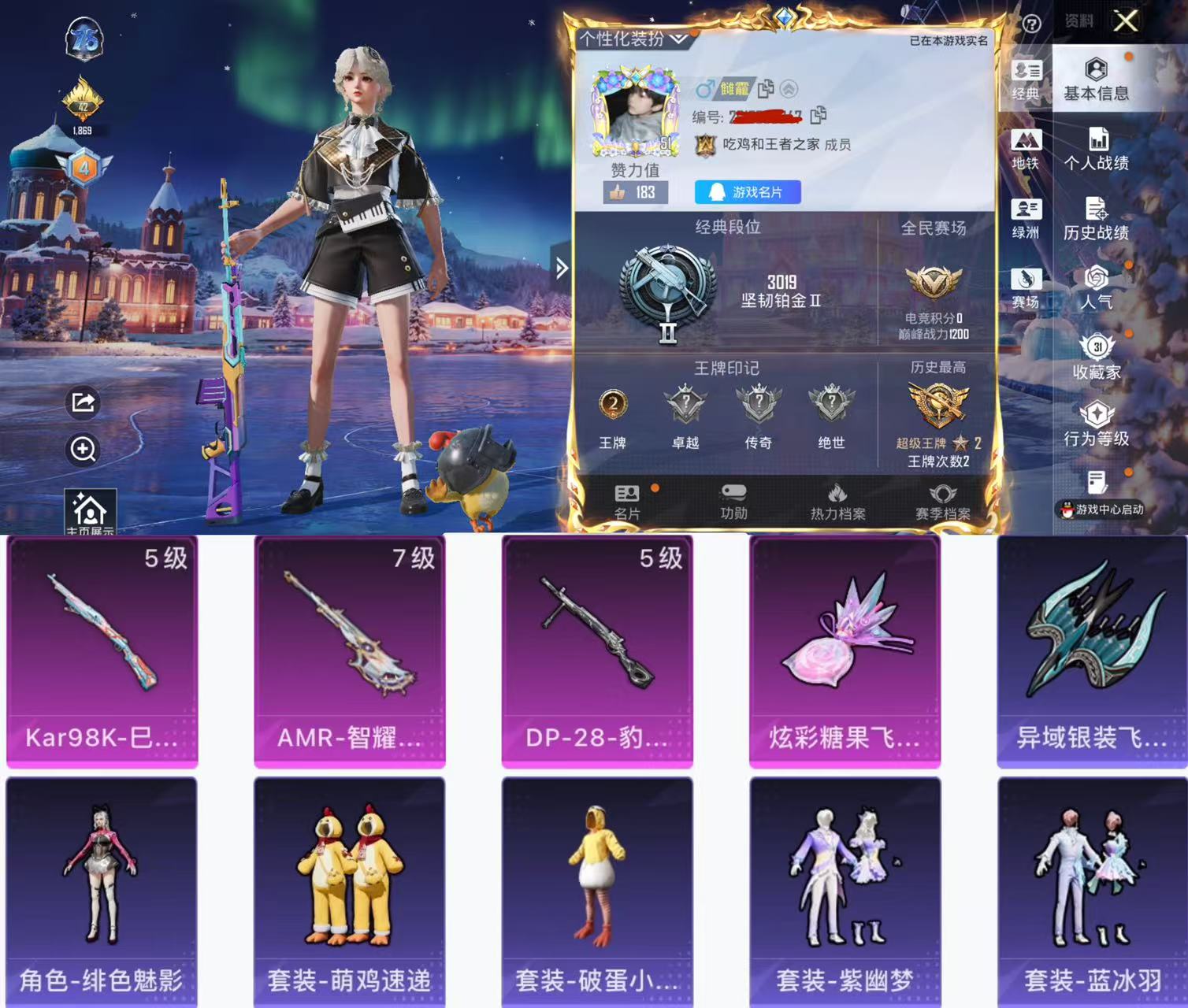The width and height of the screenshot is (1188, 1008).
Task: Show the 赛季档案 season archive tab
Action: 942,502
